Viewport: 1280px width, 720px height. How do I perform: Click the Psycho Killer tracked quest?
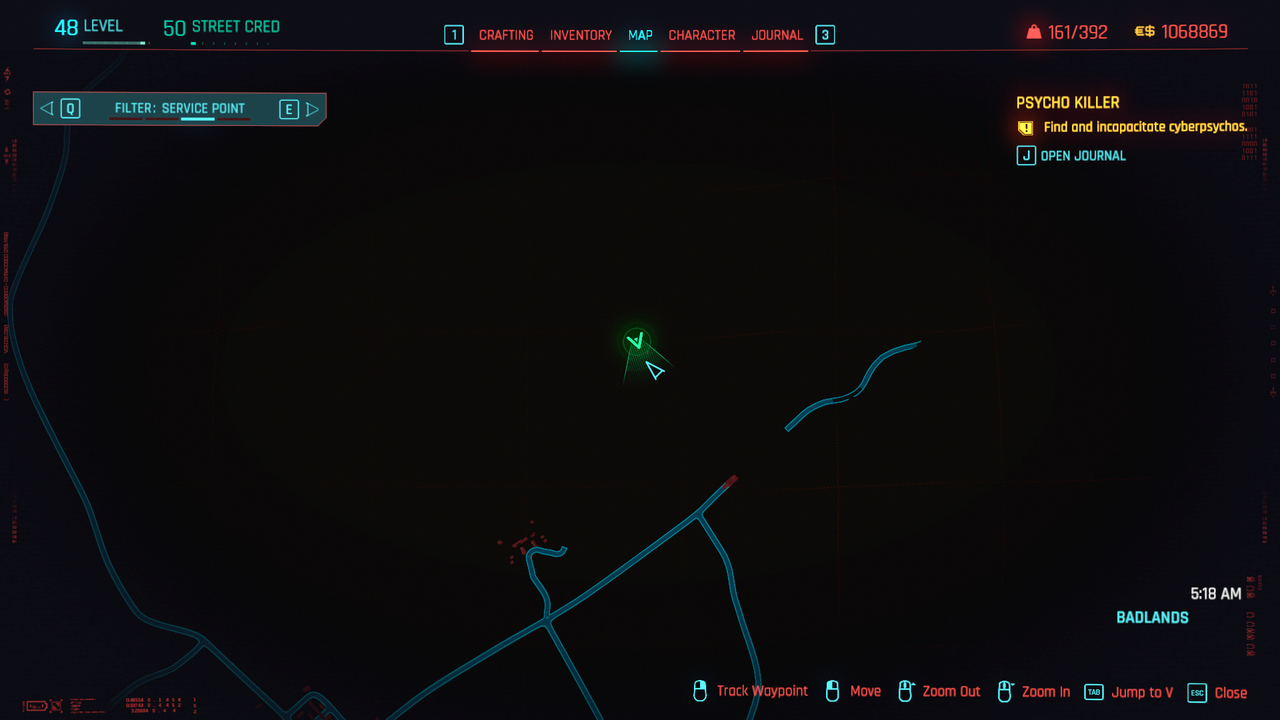point(1067,103)
